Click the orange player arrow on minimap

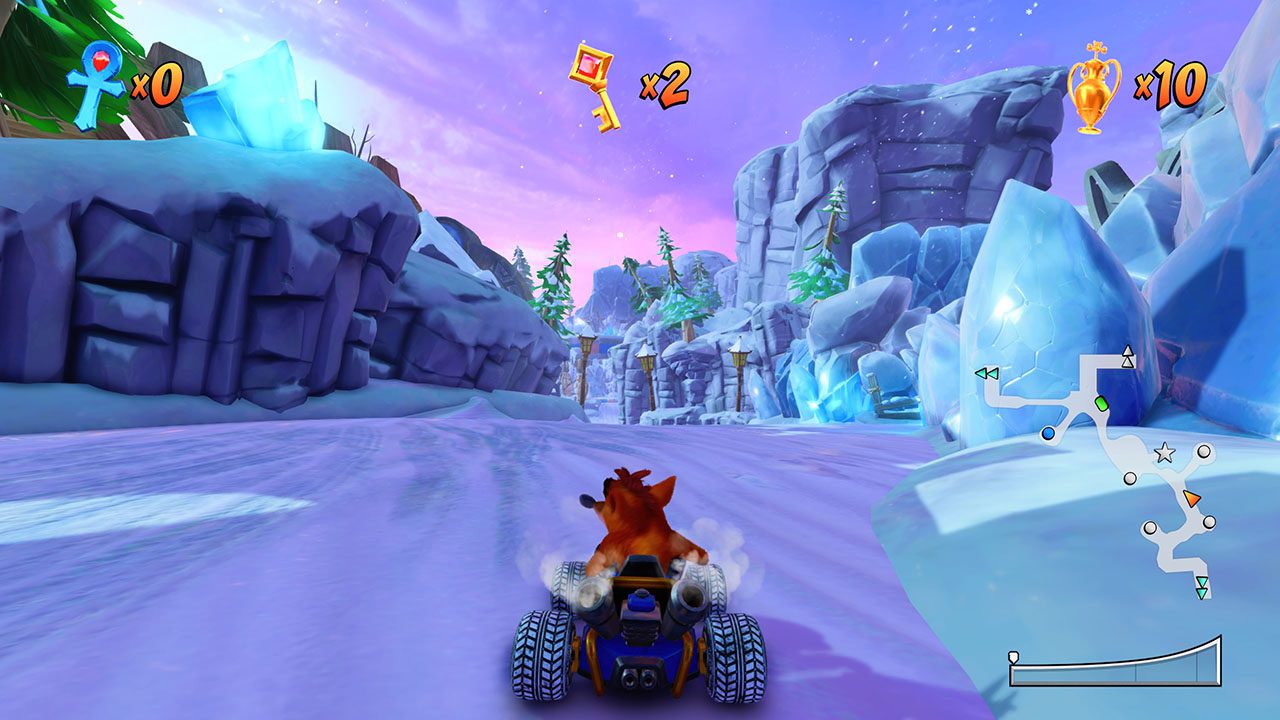pos(1191,498)
